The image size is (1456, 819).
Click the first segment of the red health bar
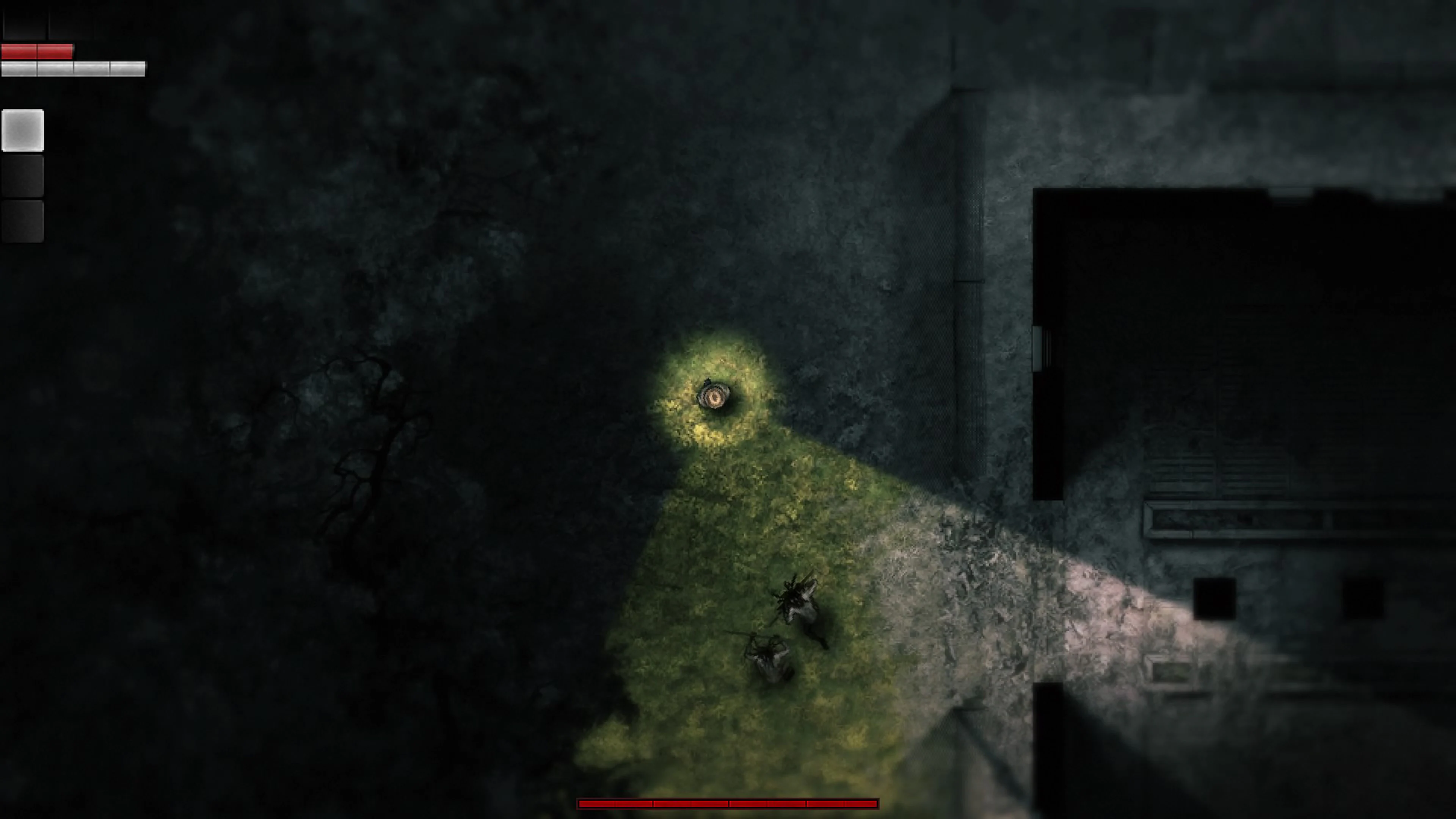(x=19, y=52)
